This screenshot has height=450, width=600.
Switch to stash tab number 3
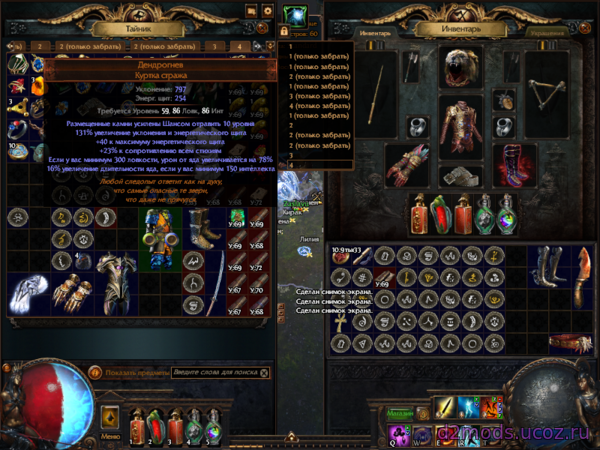(212, 46)
